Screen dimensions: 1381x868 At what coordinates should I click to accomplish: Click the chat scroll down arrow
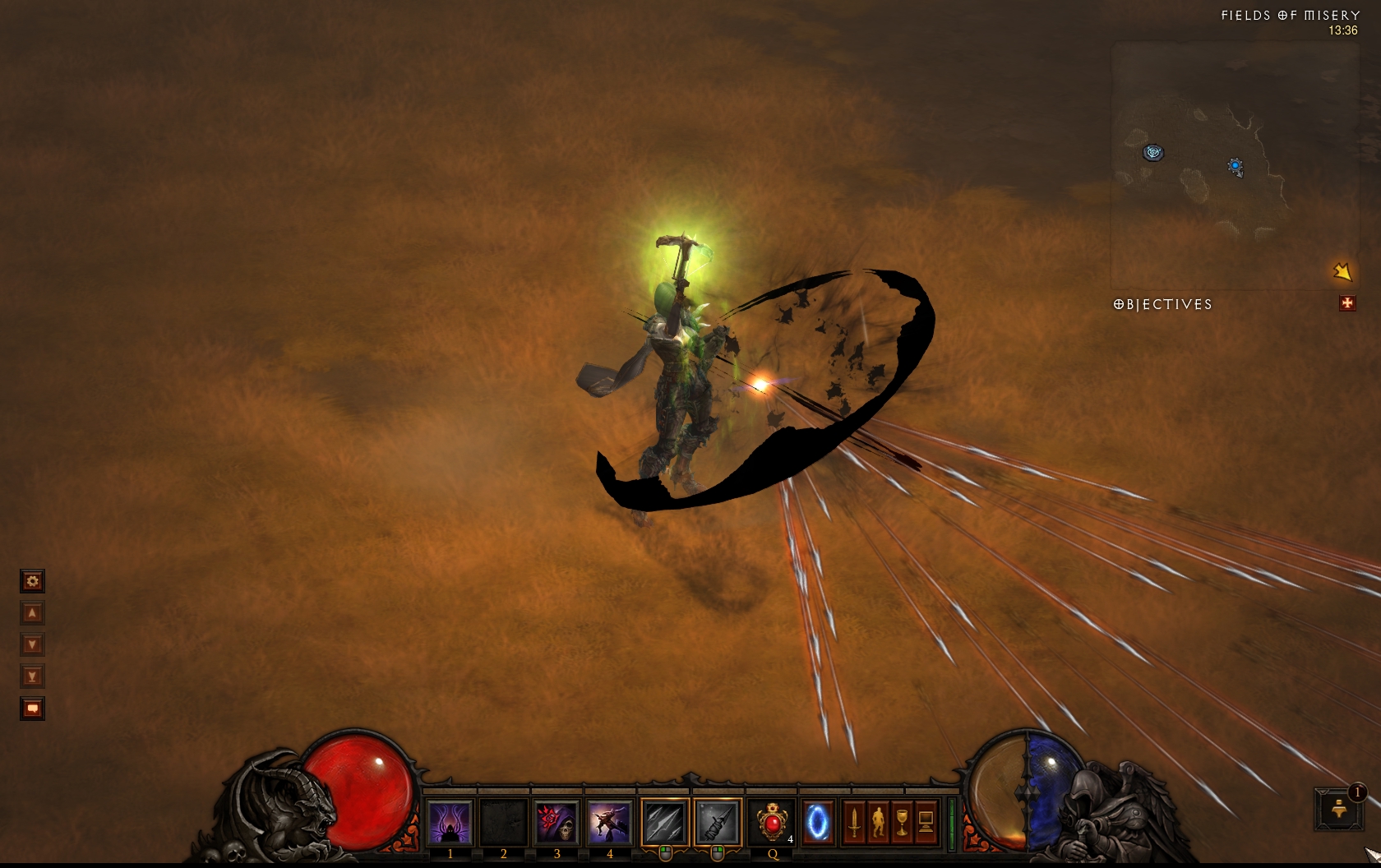coord(32,644)
